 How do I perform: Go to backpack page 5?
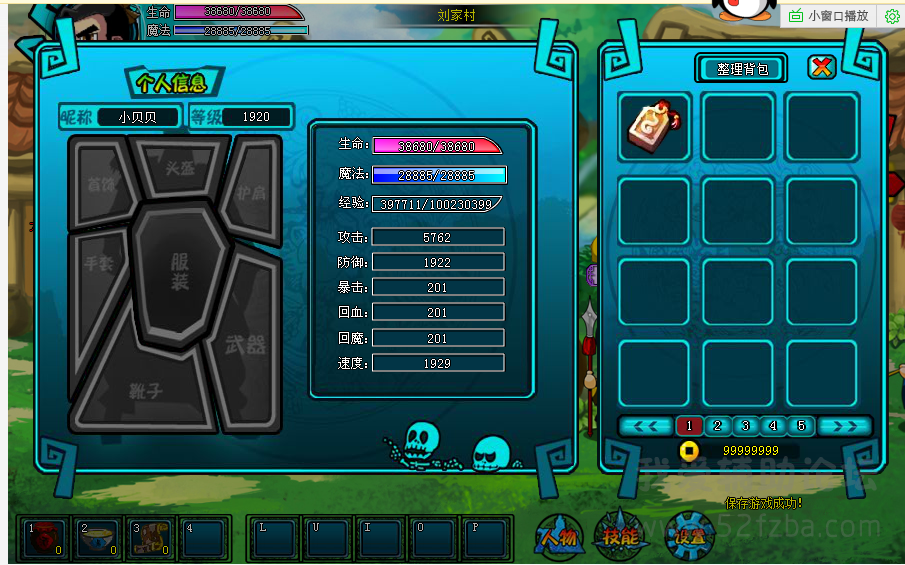click(800, 426)
